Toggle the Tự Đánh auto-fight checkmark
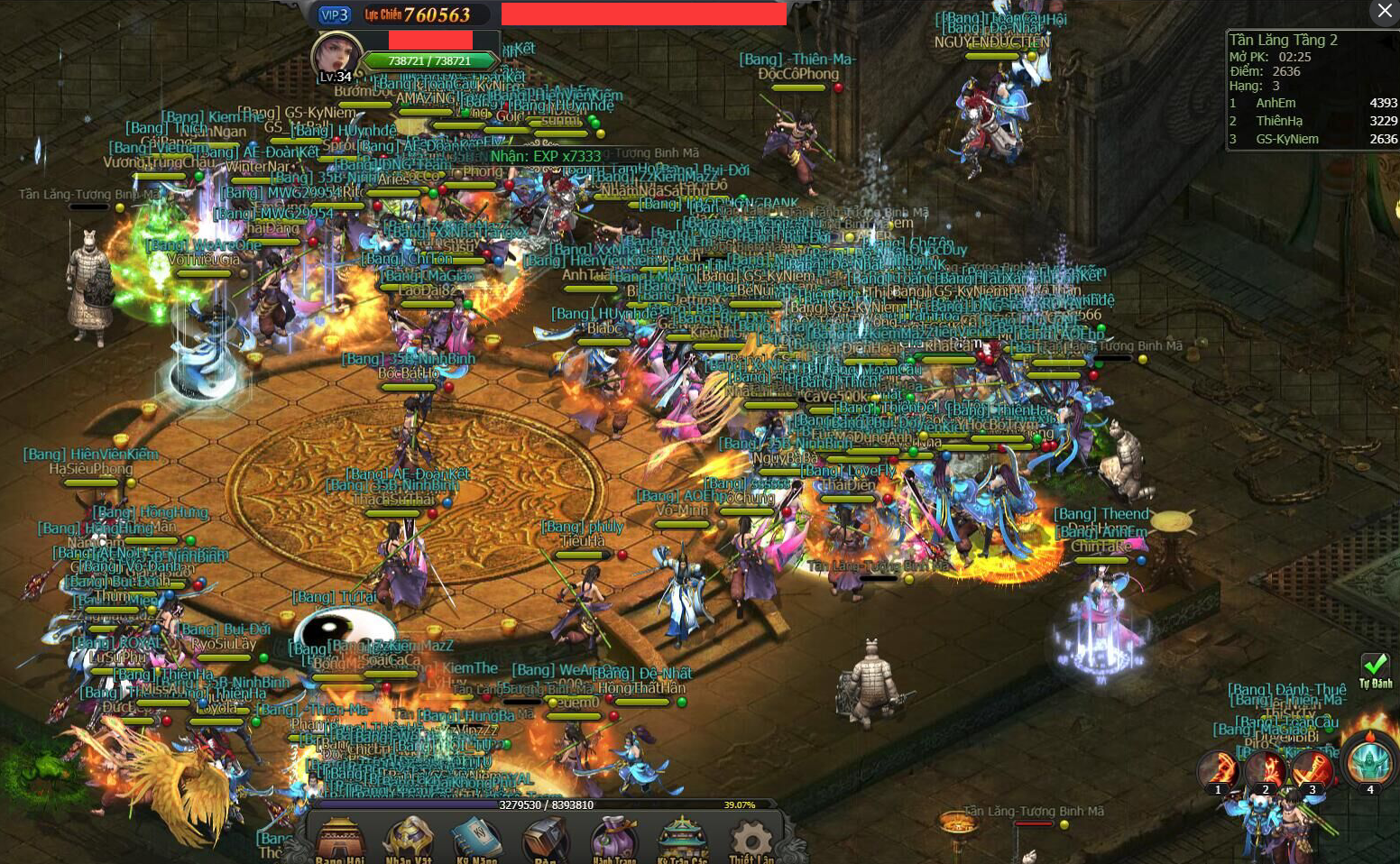Screen dimensions: 1400x864 (1375, 669)
